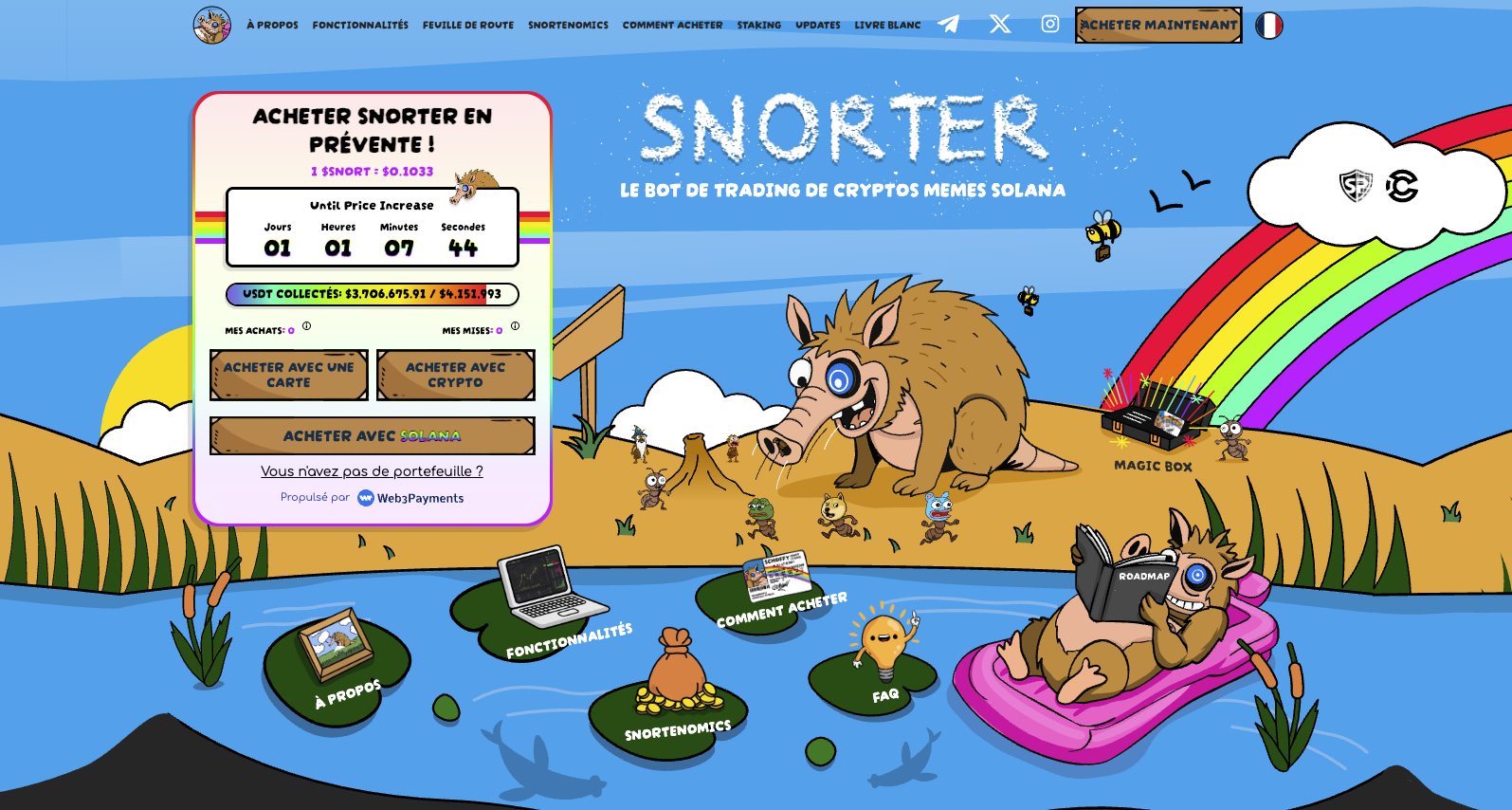The width and height of the screenshot is (1512, 810).
Task: Click the Snorter logo in the navbar
Action: pyautogui.click(x=210, y=25)
